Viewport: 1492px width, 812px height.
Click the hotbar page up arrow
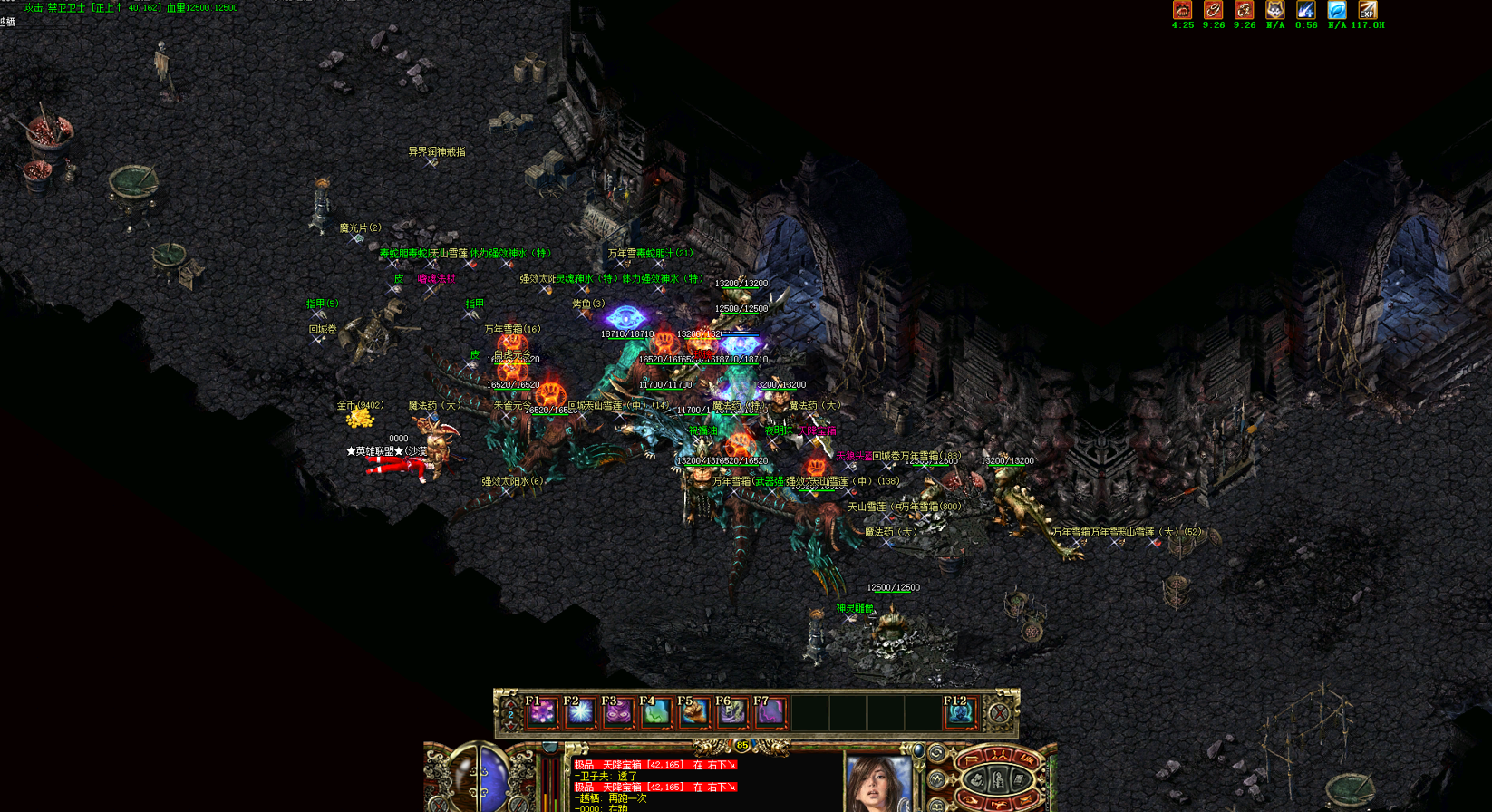pyautogui.click(x=510, y=701)
